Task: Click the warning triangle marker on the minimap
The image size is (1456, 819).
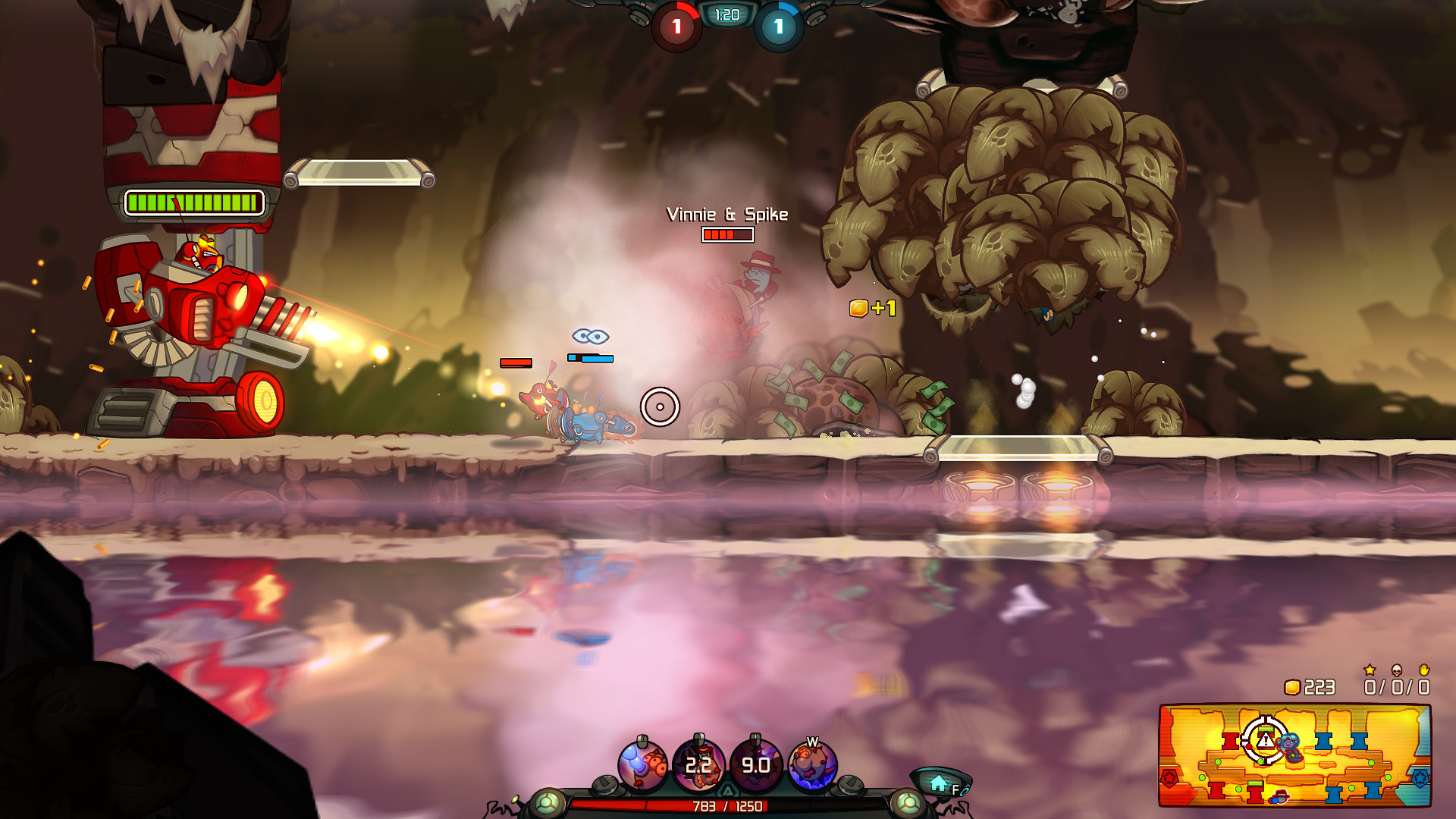Action: coord(1265,742)
